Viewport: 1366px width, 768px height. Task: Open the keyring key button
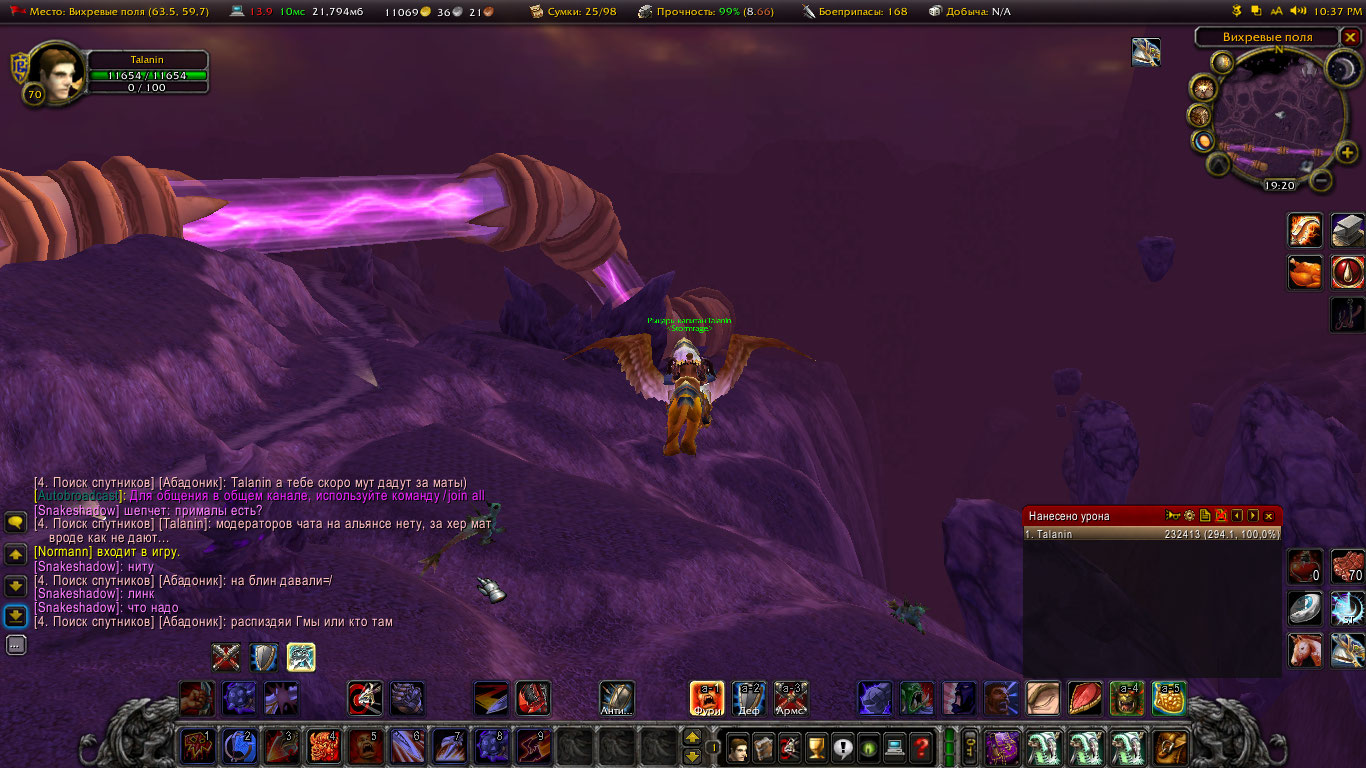click(970, 747)
